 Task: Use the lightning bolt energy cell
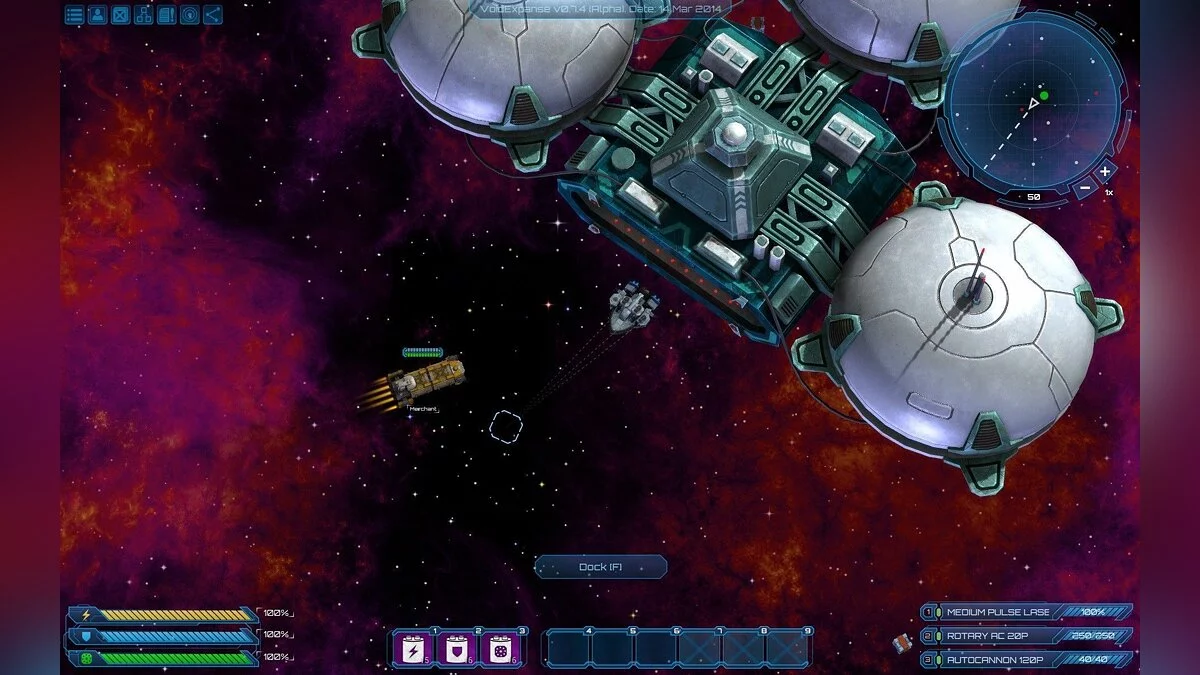tap(412, 650)
